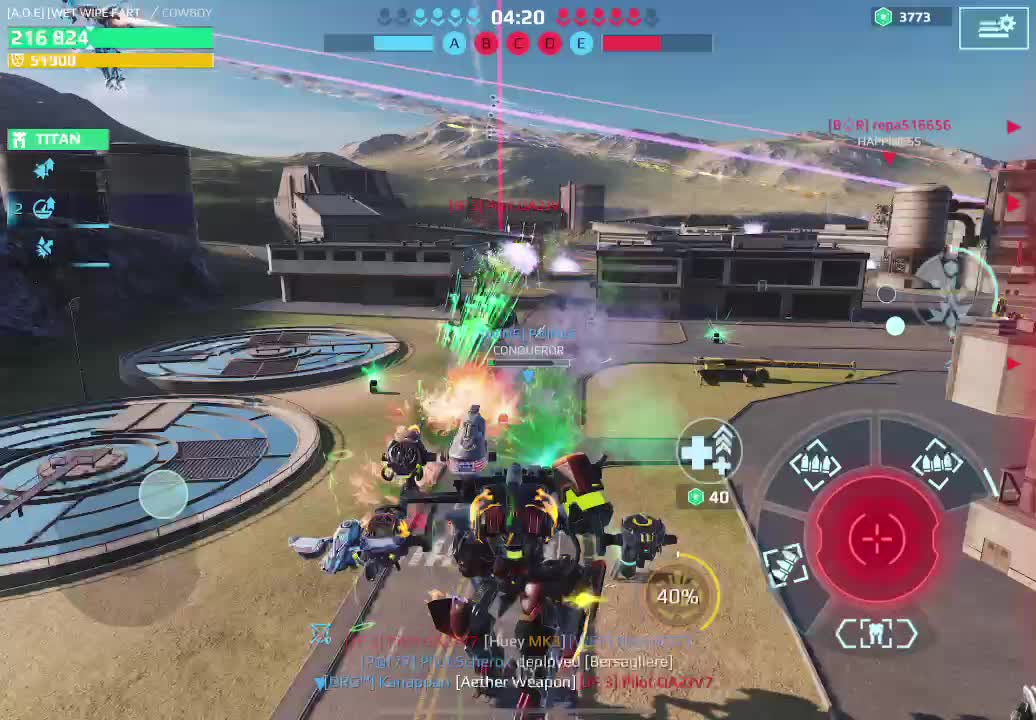Open the settings gear menu
Viewport: 1036px width, 720px height.
(x=994, y=28)
